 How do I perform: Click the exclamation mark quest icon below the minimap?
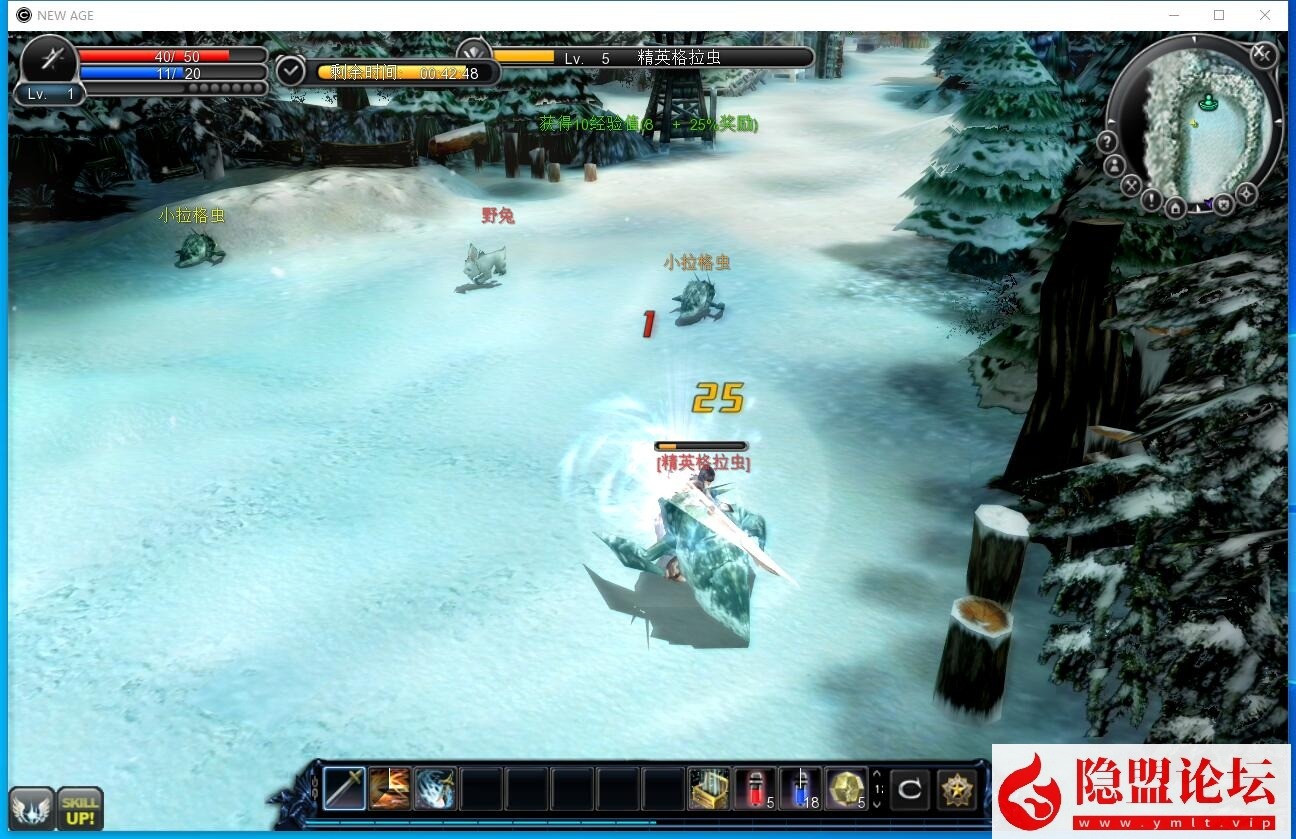click(1150, 200)
